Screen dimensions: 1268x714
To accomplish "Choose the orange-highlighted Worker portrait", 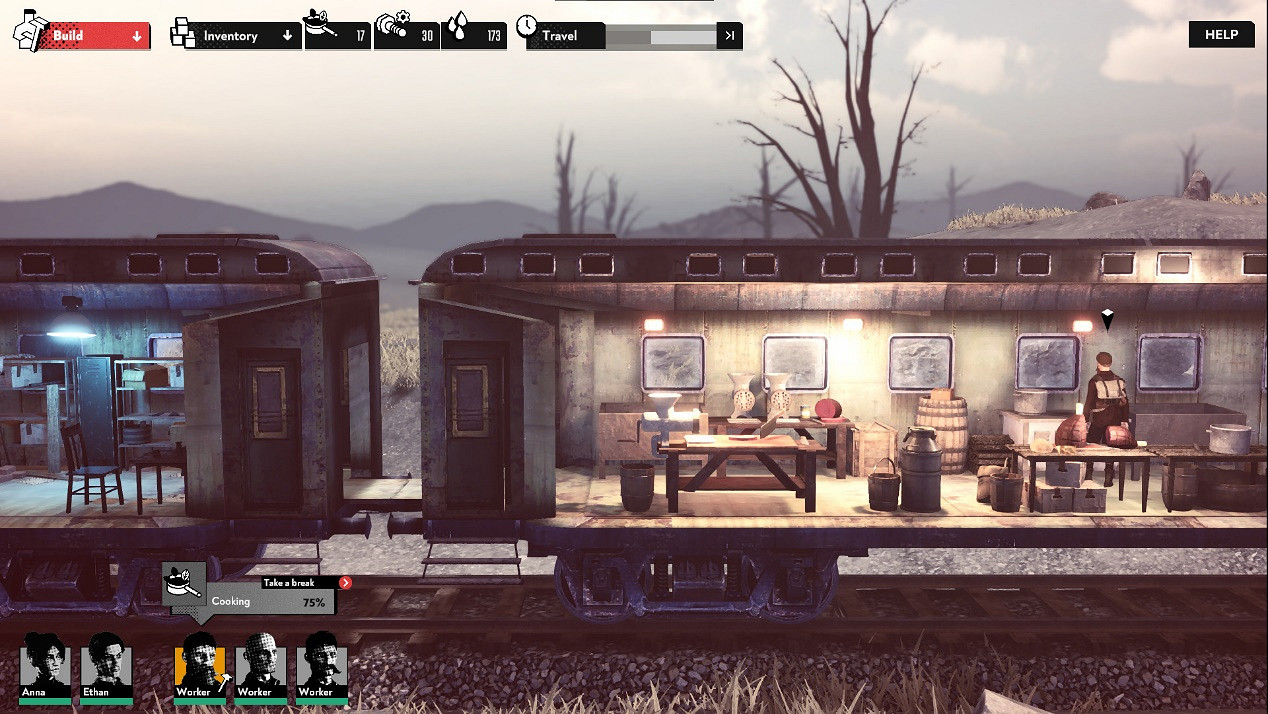I will (199, 665).
